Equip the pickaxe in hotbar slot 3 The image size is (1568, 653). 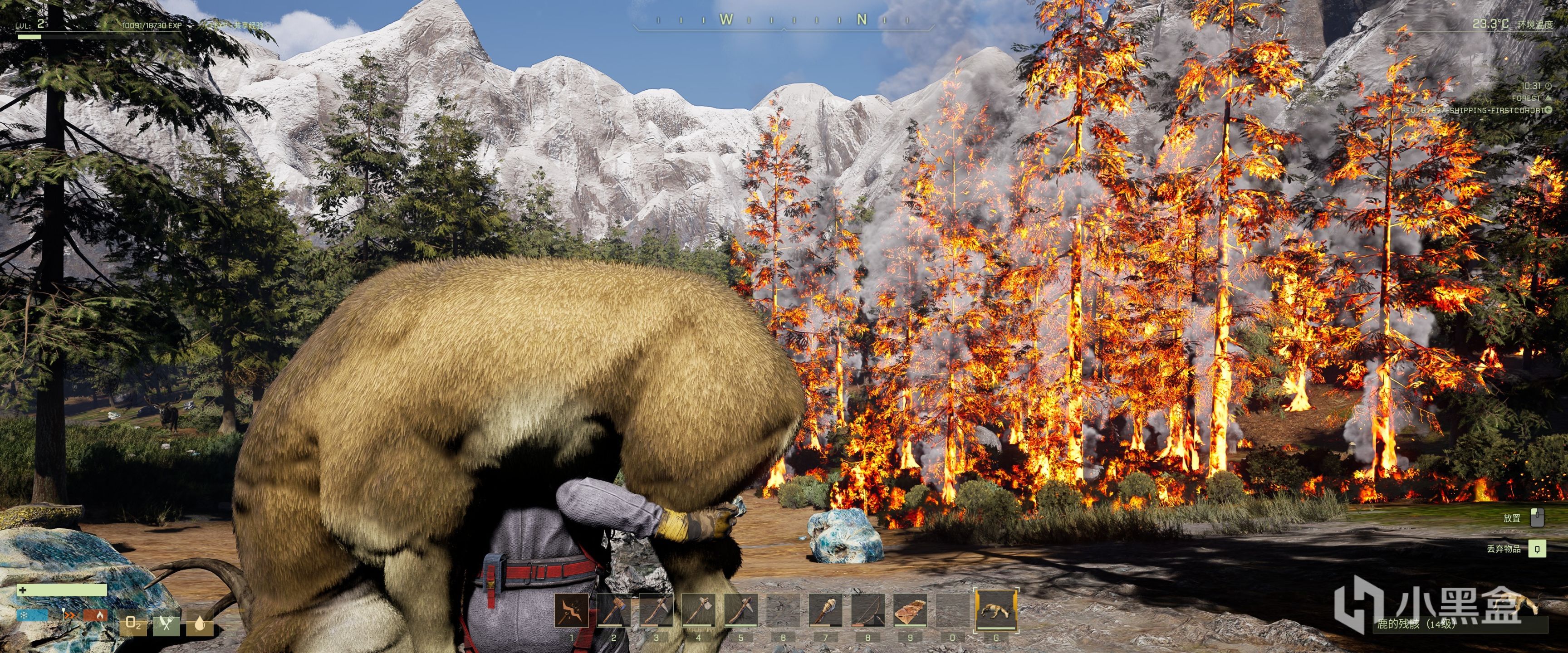(x=656, y=610)
